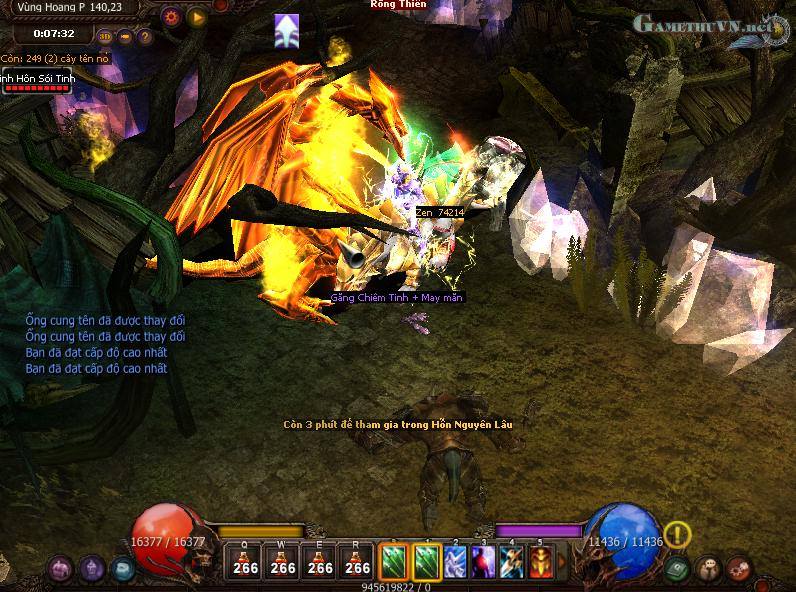Use the potion in slot W
The image size is (796, 592).
(283, 561)
